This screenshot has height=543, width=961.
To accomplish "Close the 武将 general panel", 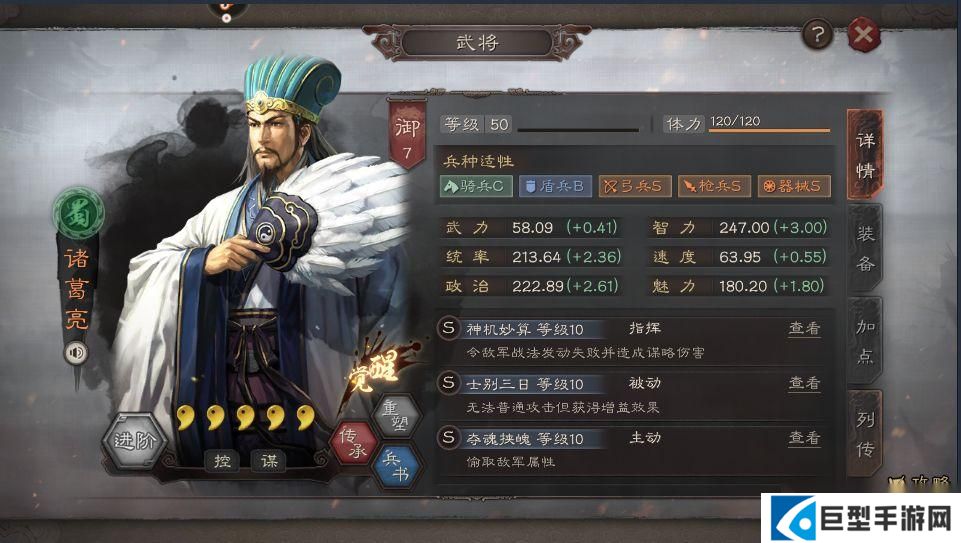I will 863,37.
